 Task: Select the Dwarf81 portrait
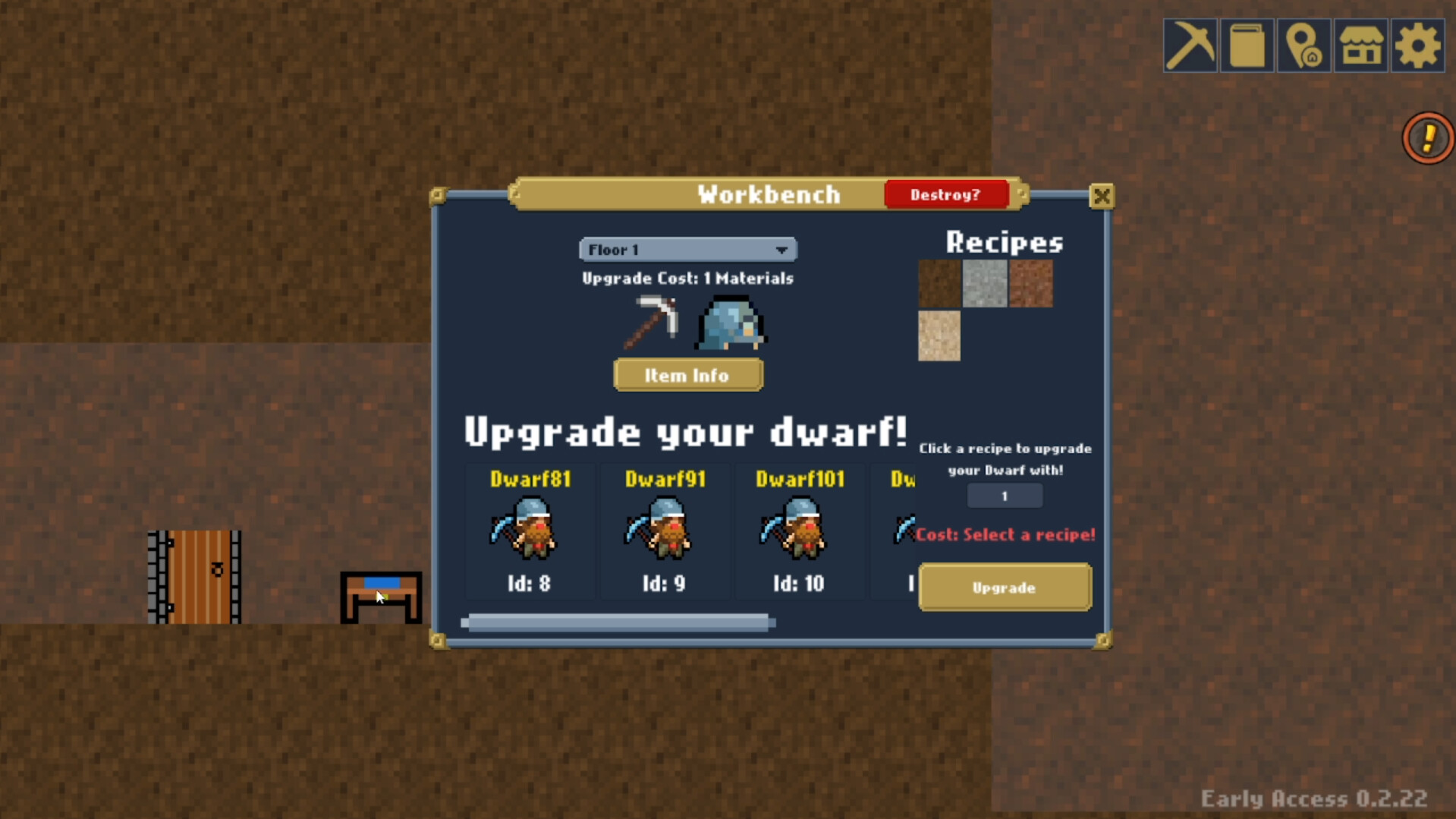[530, 529]
